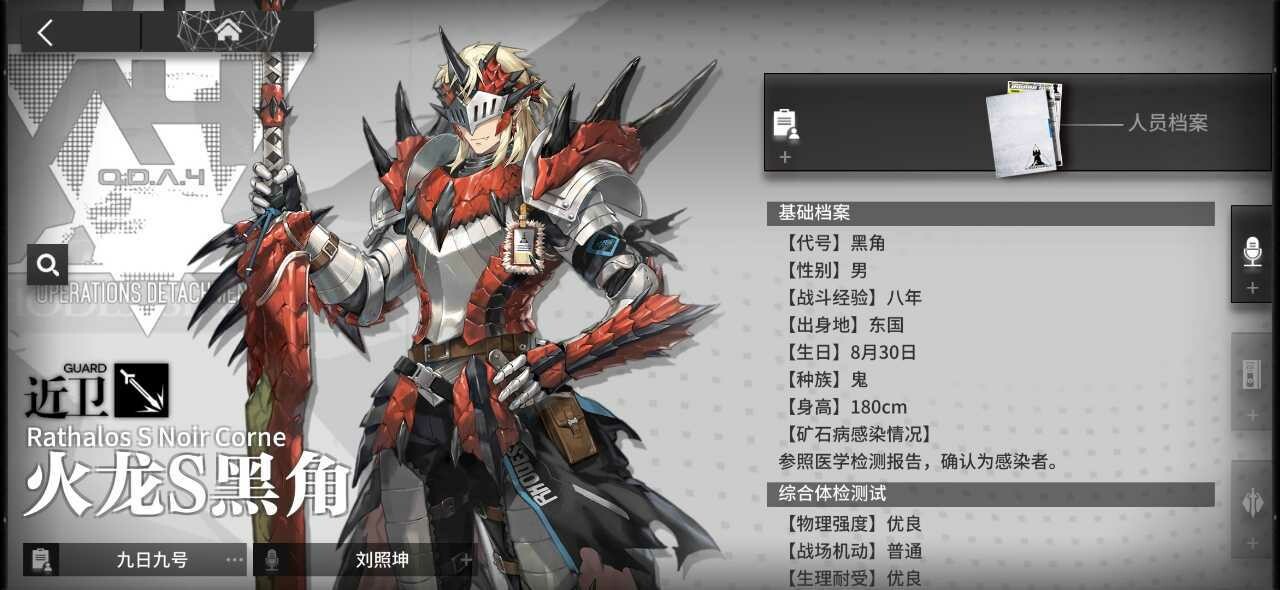
Task: Switch to the microphone voice tab
Action: (x=1252, y=255)
